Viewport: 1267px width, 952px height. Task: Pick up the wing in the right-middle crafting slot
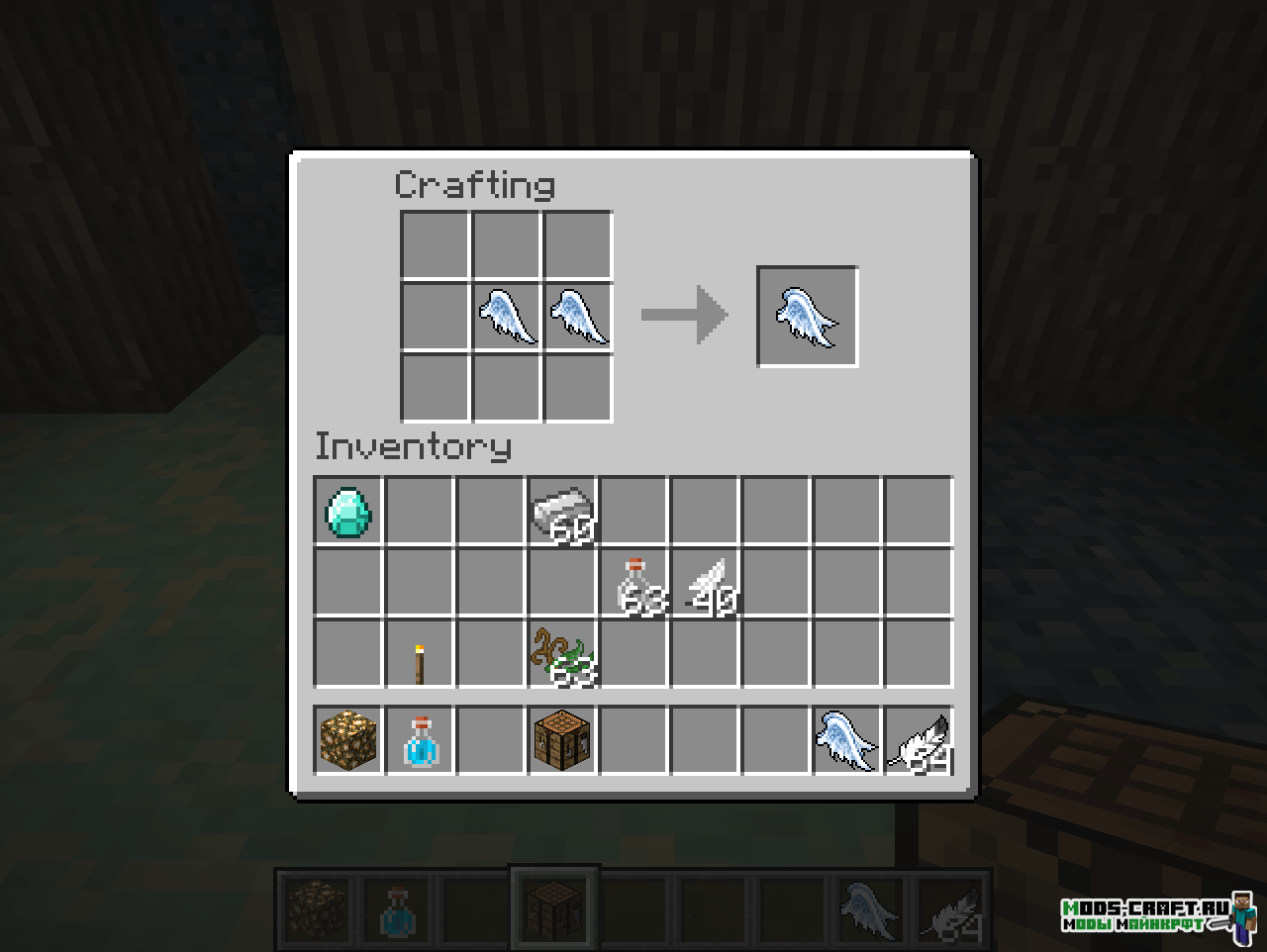click(578, 317)
